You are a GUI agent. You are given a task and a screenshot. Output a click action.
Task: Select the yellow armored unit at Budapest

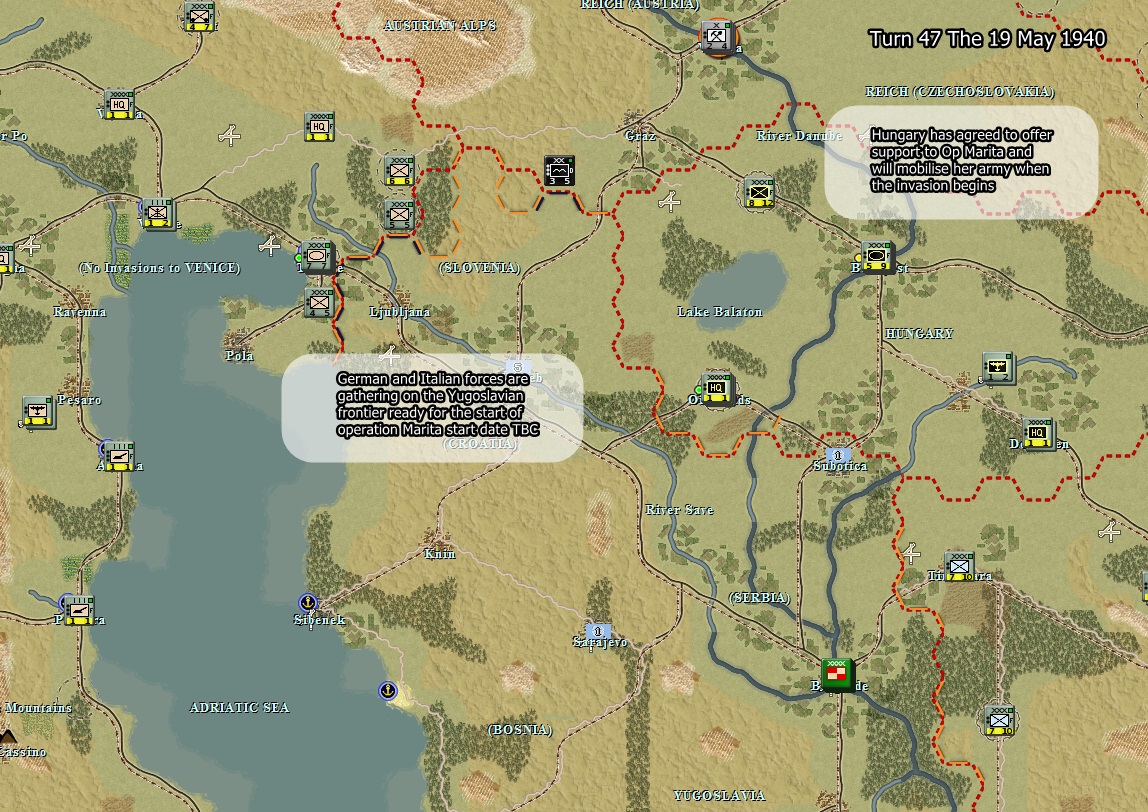877,257
